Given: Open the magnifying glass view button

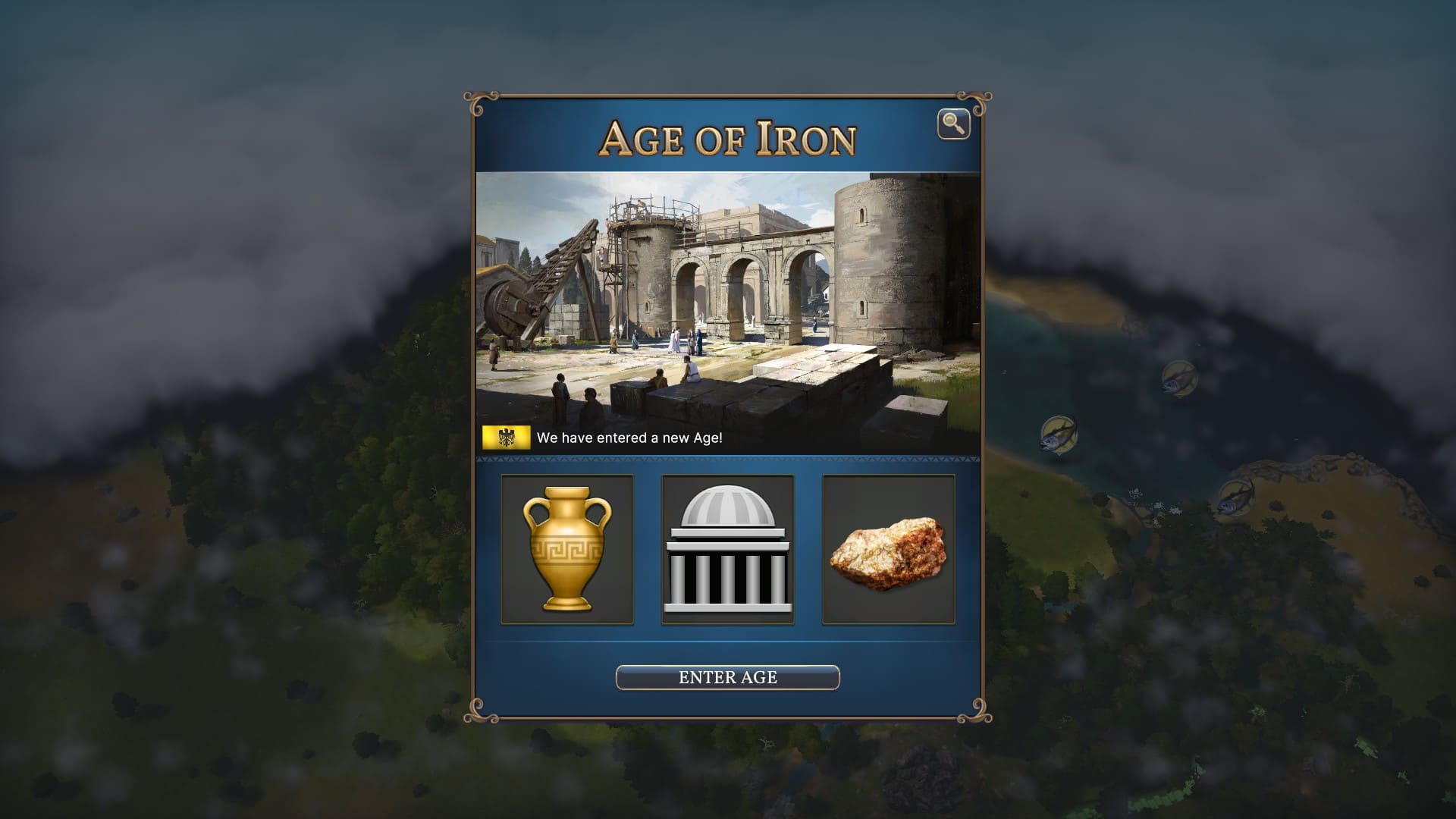Looking at the screenshot, I should [953, 124].
